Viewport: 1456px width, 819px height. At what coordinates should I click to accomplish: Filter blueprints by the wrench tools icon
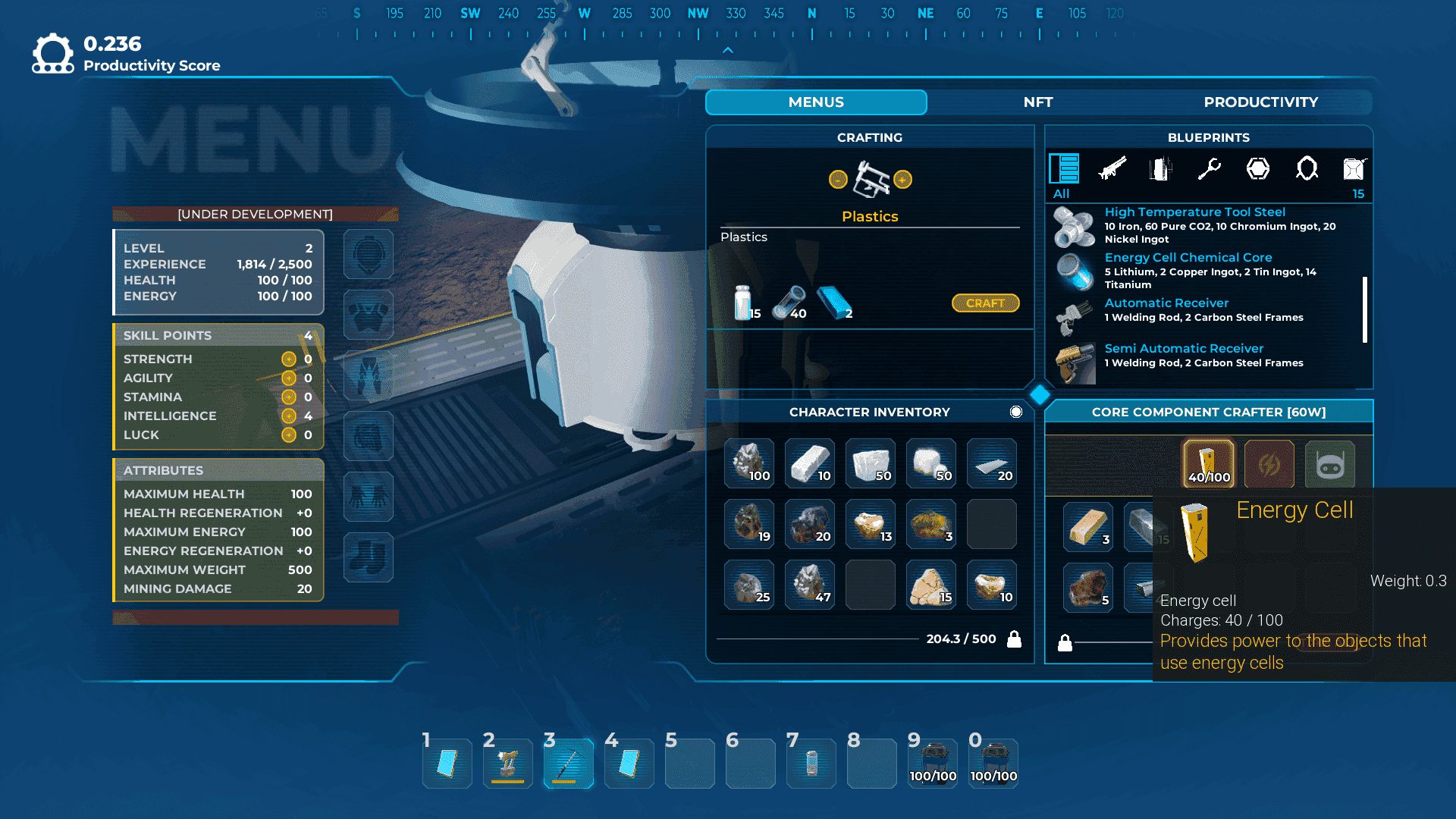[x=1209, y=168]
